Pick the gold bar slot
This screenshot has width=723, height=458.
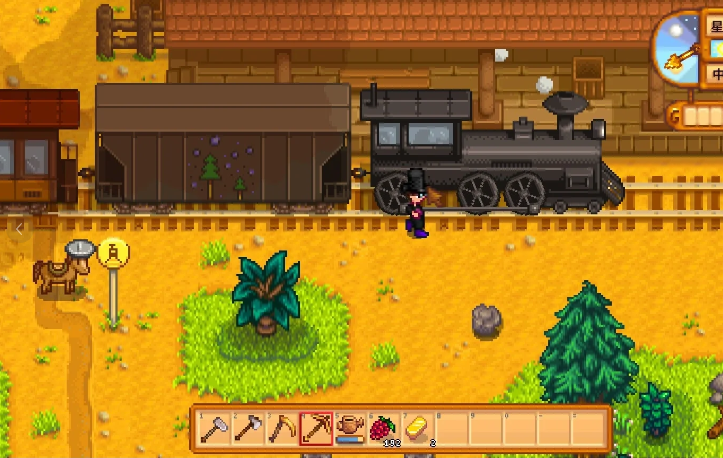pyautogui.click(x=418, y=428)
